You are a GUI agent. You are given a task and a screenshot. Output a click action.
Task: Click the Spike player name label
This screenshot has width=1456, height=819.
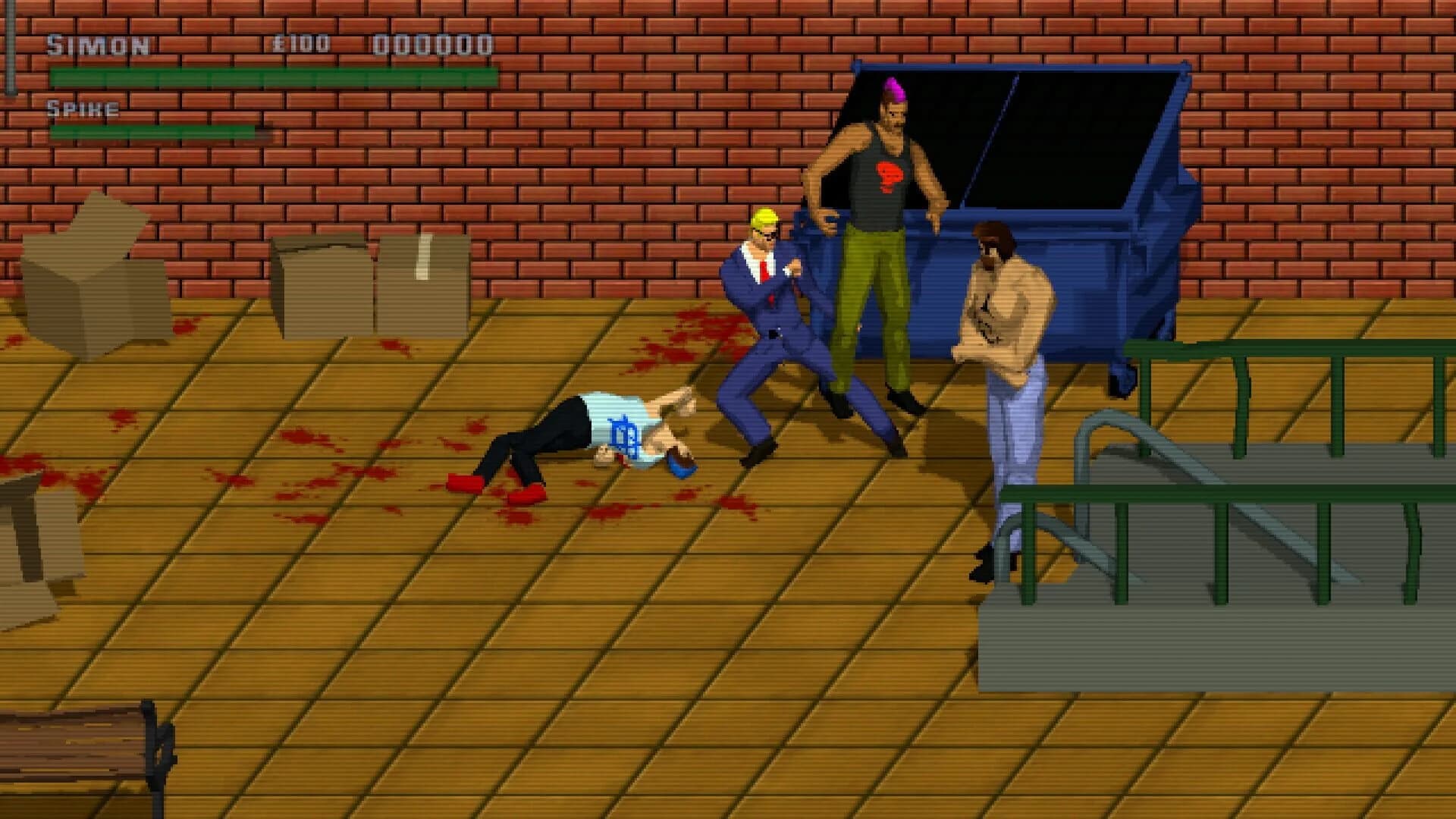(82, 108)
